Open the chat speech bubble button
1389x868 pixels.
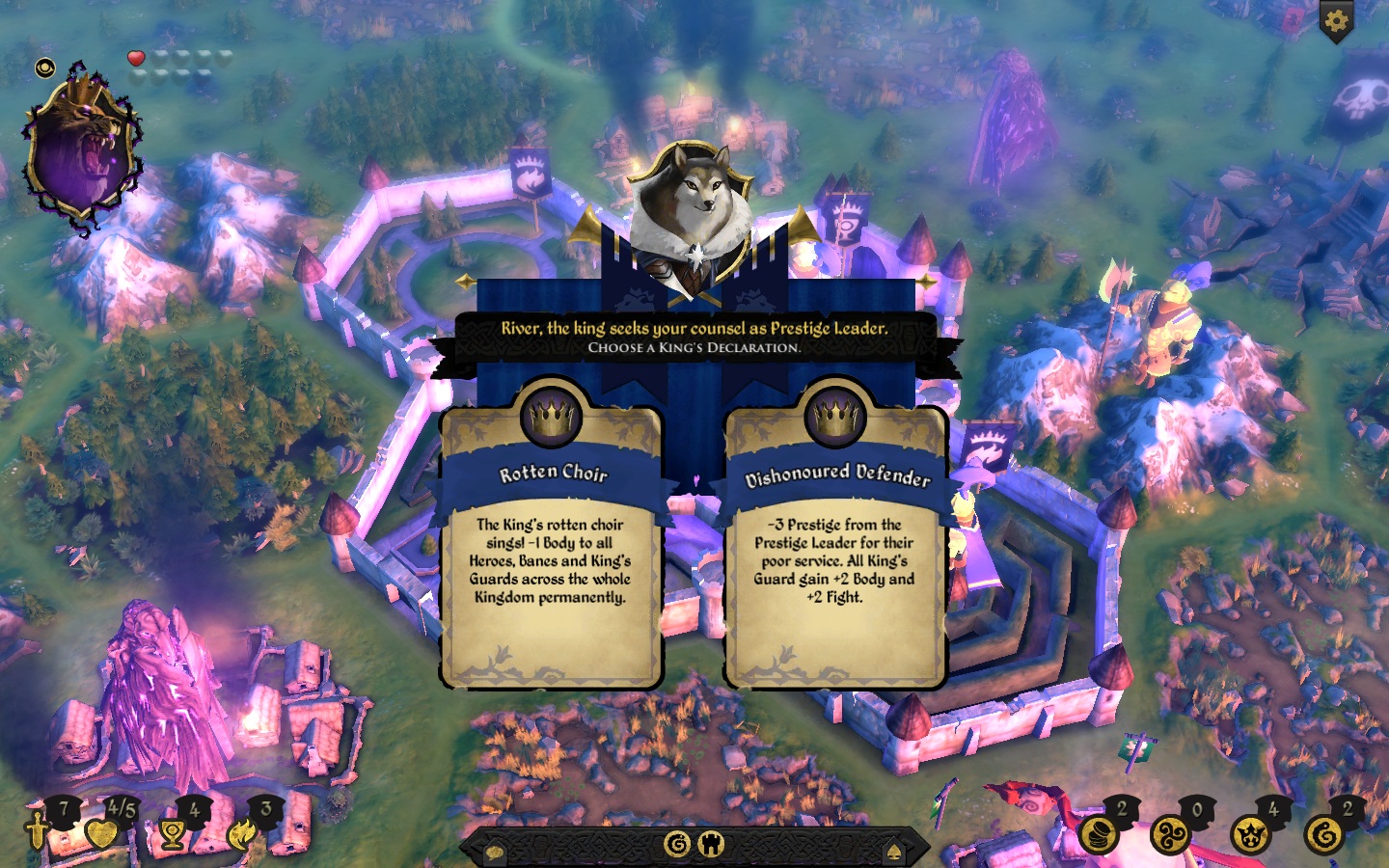click(x=494, y=852)
